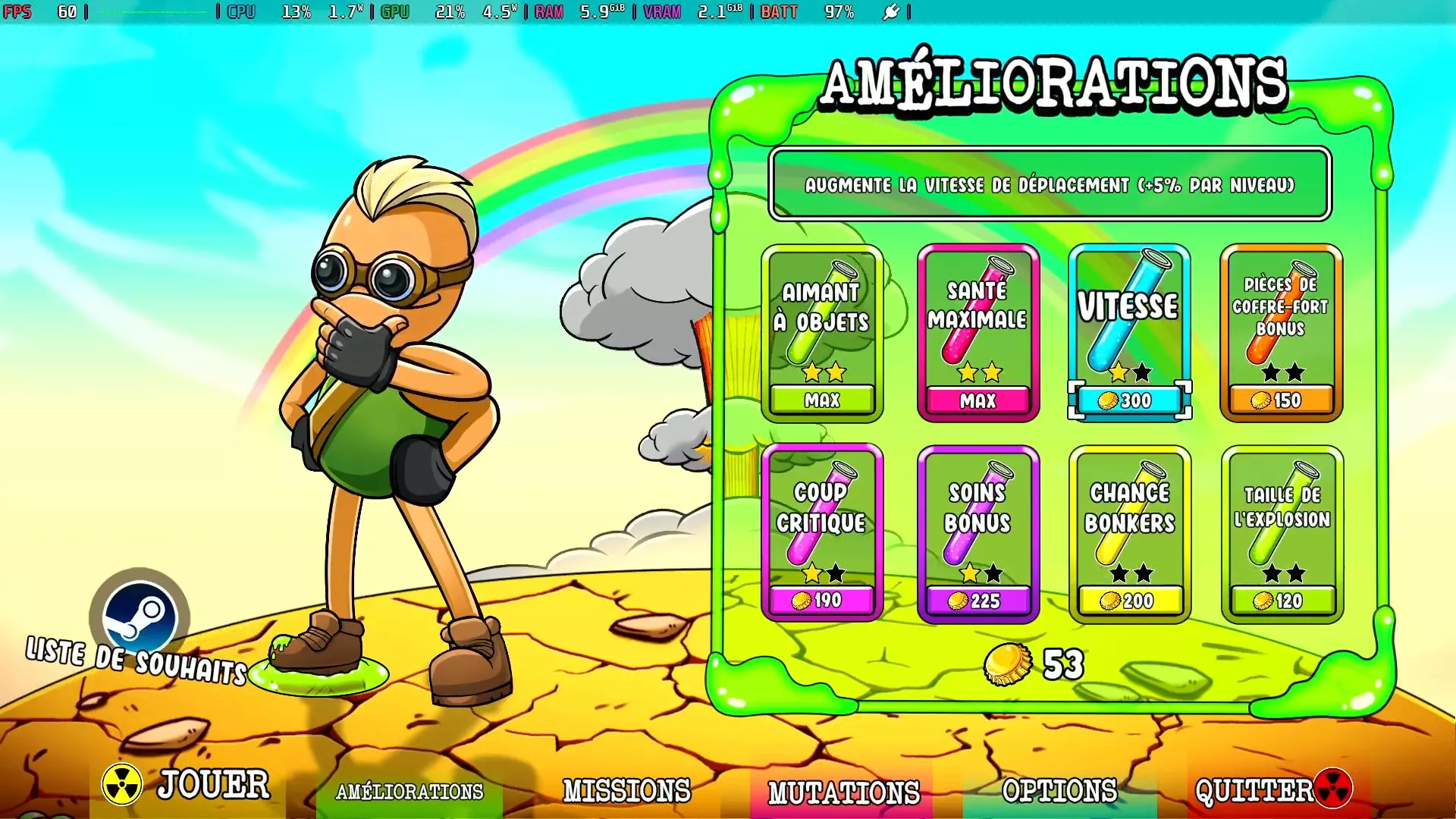Open the Steam wishlist icon

coord(140,617)
